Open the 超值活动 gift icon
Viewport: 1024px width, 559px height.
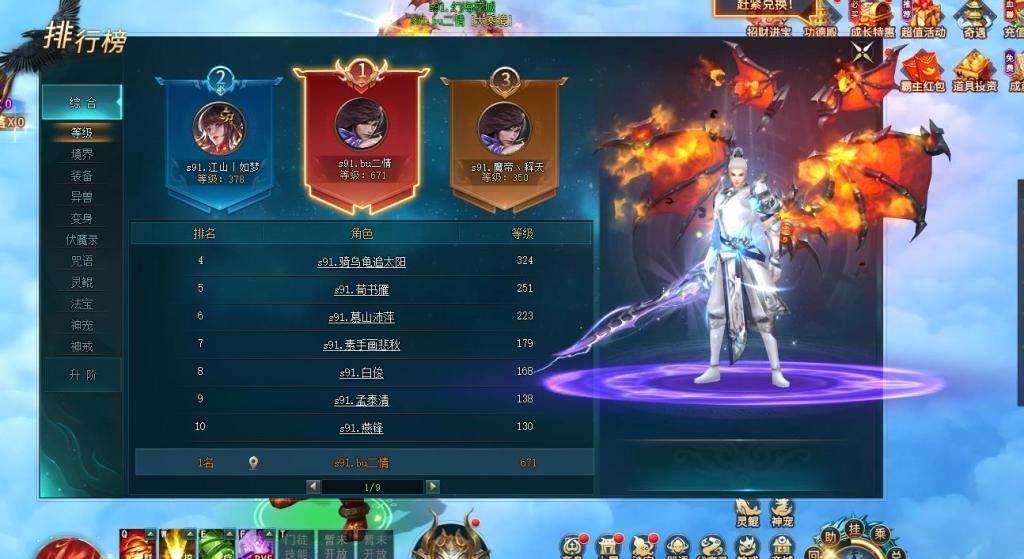tap(922, 17)
